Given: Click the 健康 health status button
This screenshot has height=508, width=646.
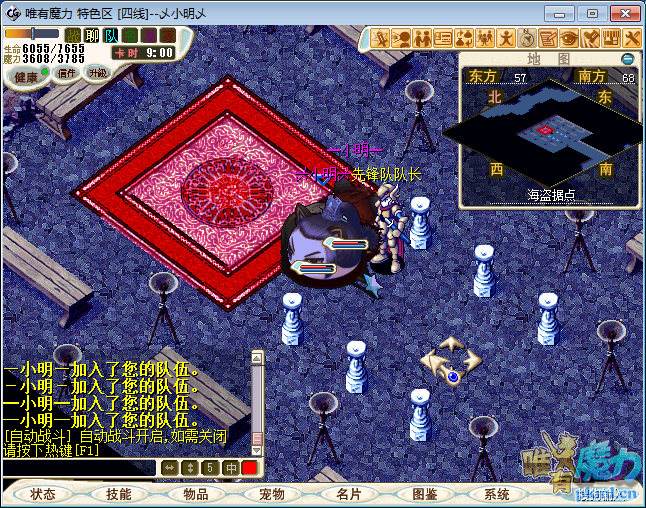Looking at the screenshot, I should (27, 77).
